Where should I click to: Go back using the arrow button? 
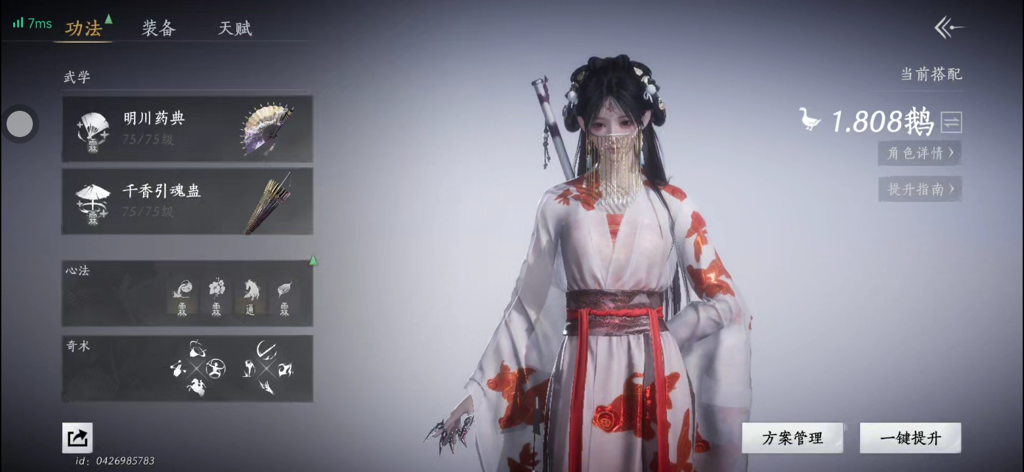coord(948,27)
